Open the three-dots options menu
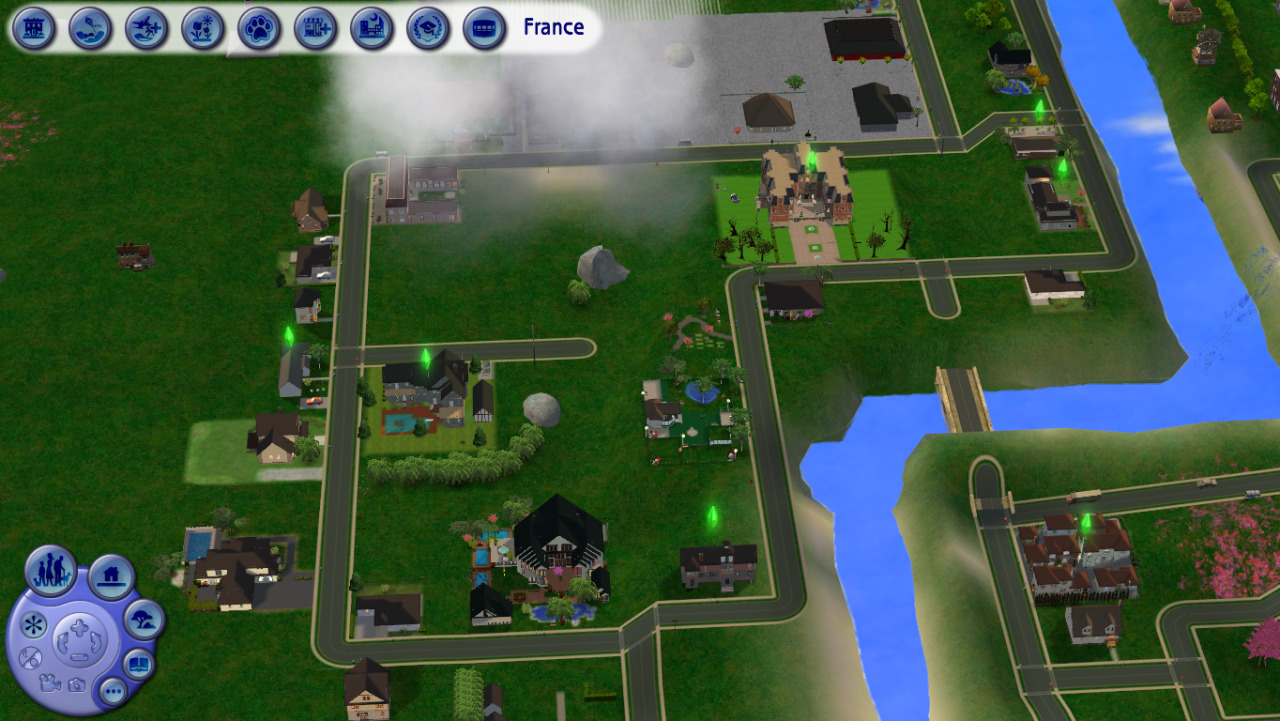 pos(112,690)
